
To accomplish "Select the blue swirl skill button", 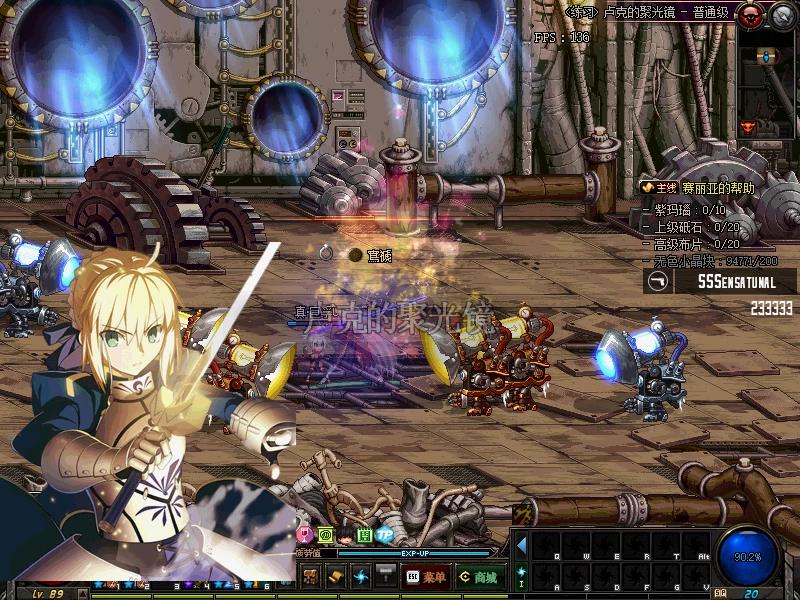I will 361,576.
